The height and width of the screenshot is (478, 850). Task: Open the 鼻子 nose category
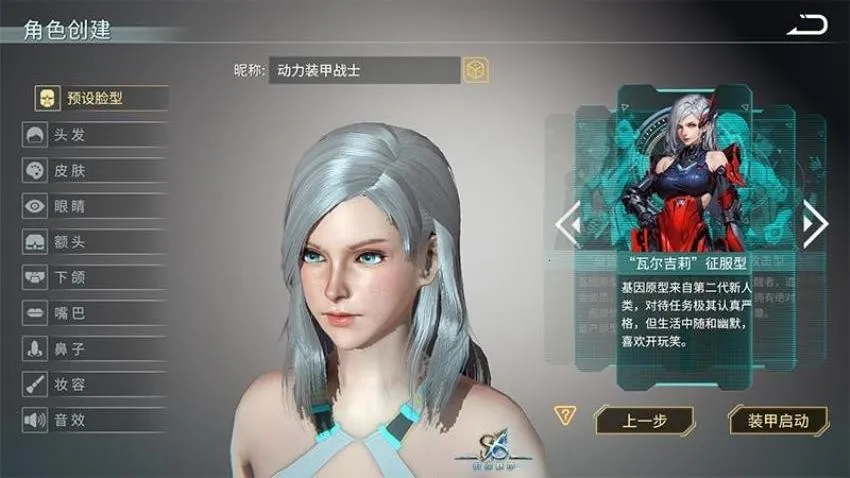coord(95,349)
